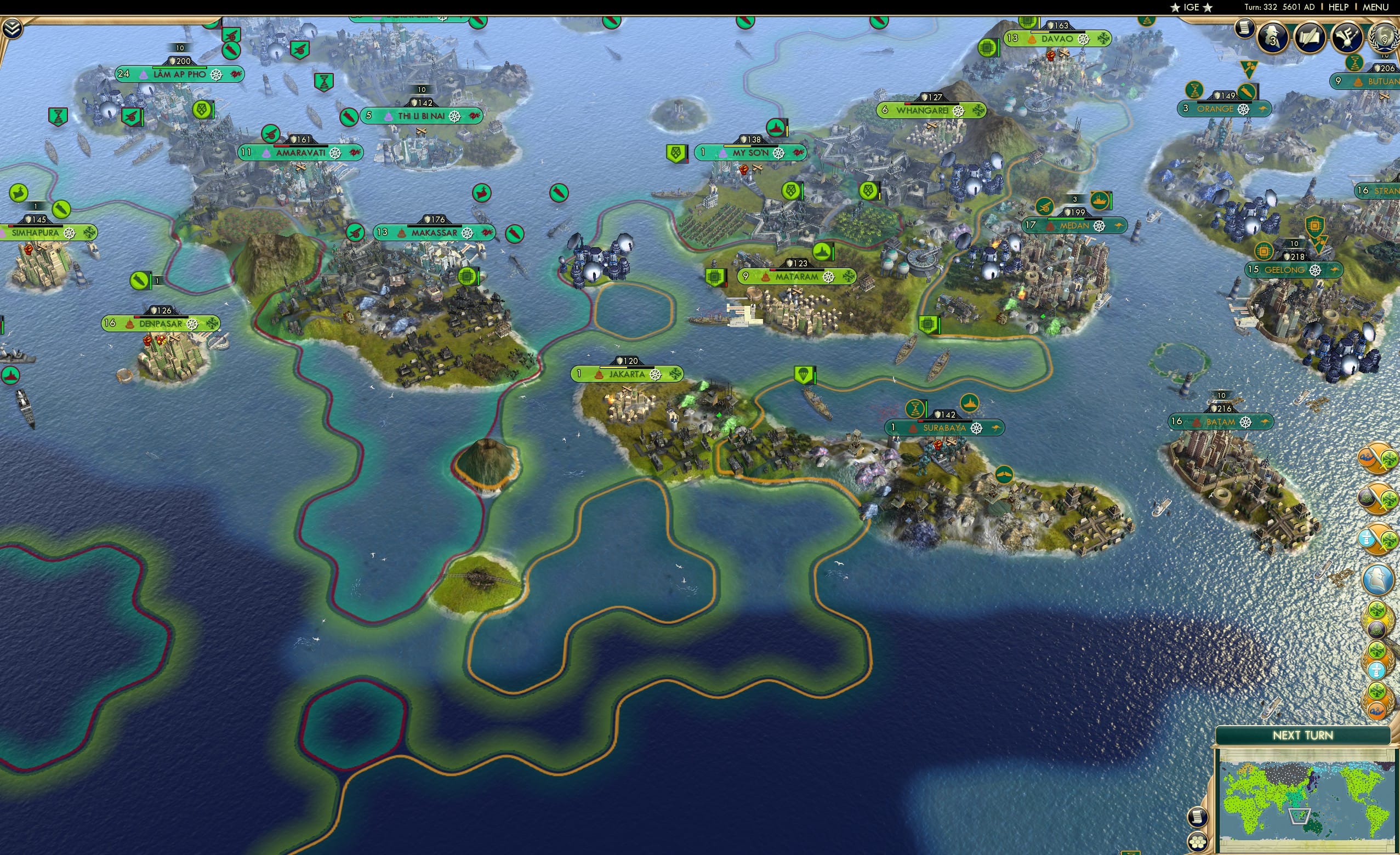This screenshot has width=1400, height=855.
Task: Open the Social Policies scroll-and-quill icon
Action: 1311,38
